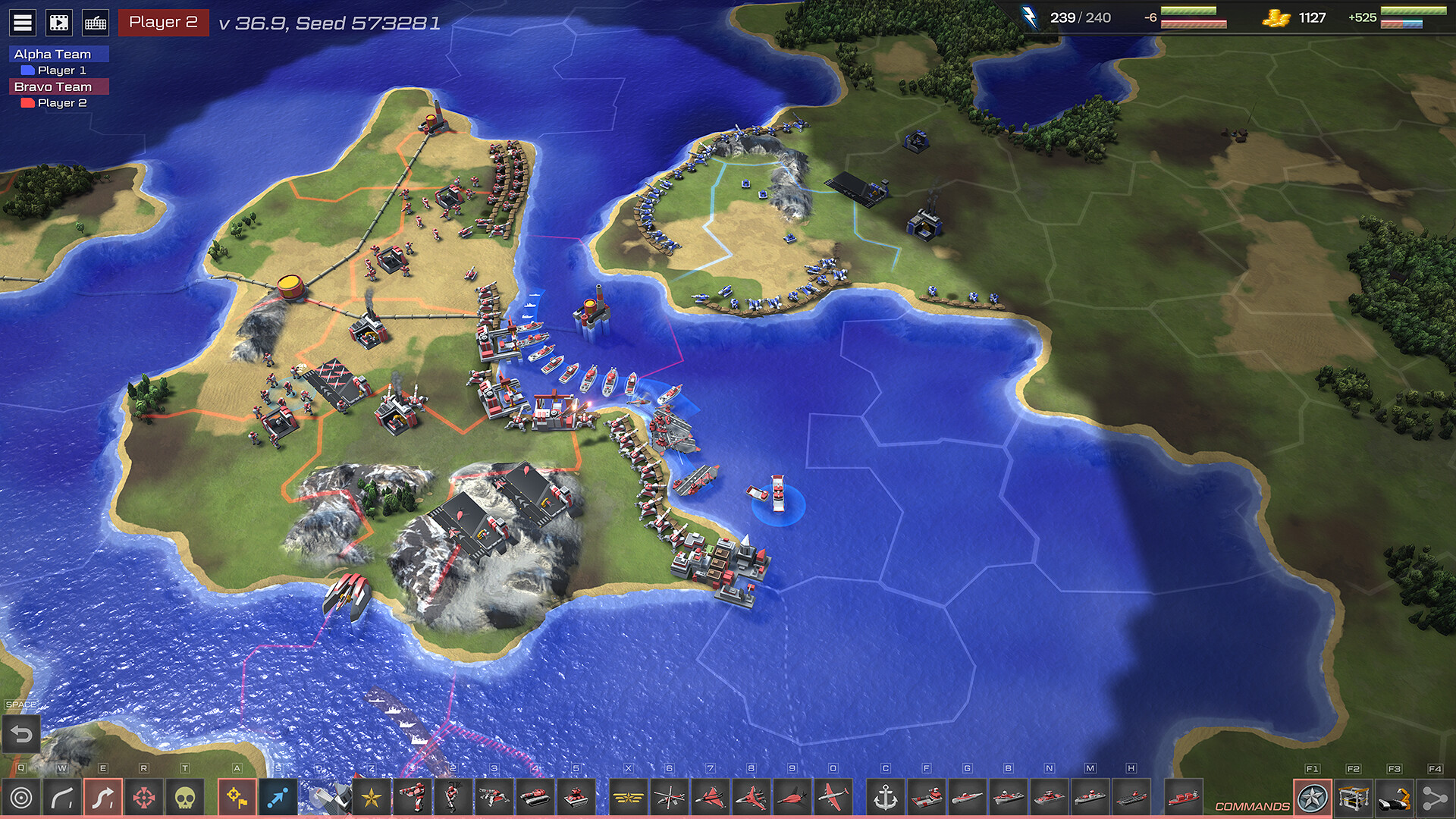Choose the red crosshair attack command
Screen dimensions: 1456x819
tap(144, 798)
